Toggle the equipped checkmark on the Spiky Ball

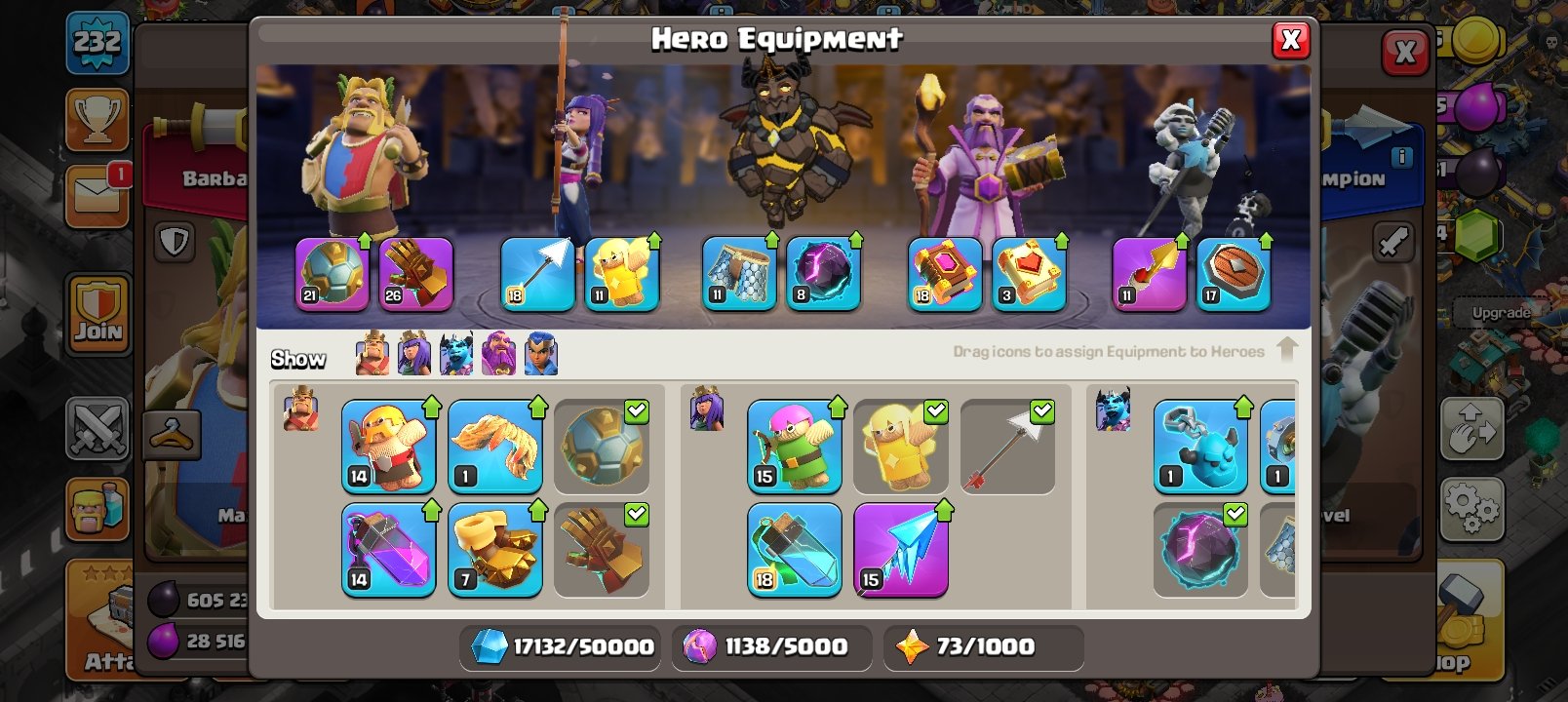(636, 410)
